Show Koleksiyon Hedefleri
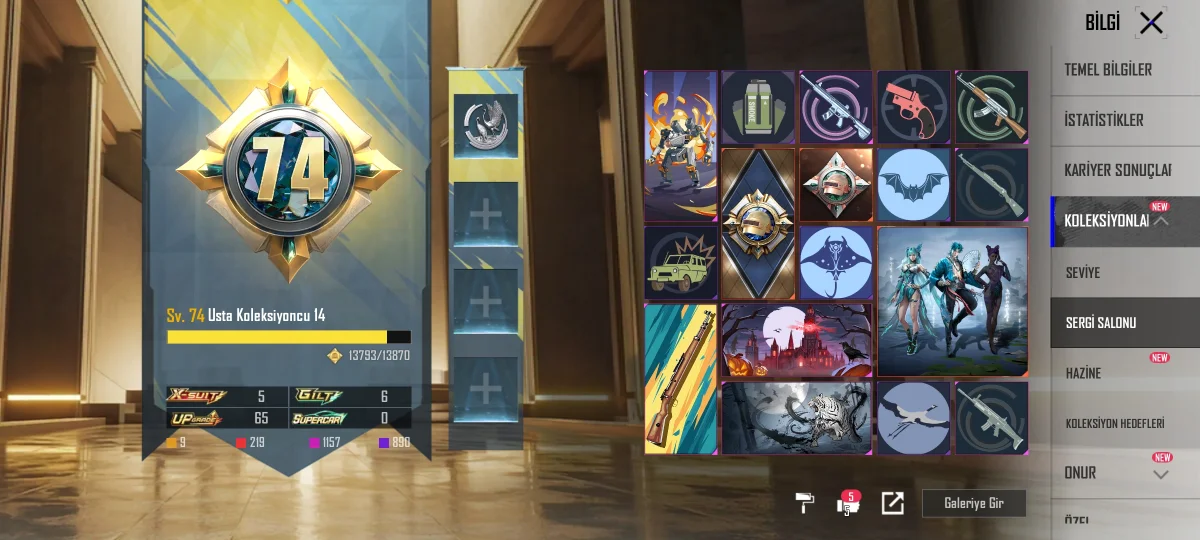 click(1115, 423)
